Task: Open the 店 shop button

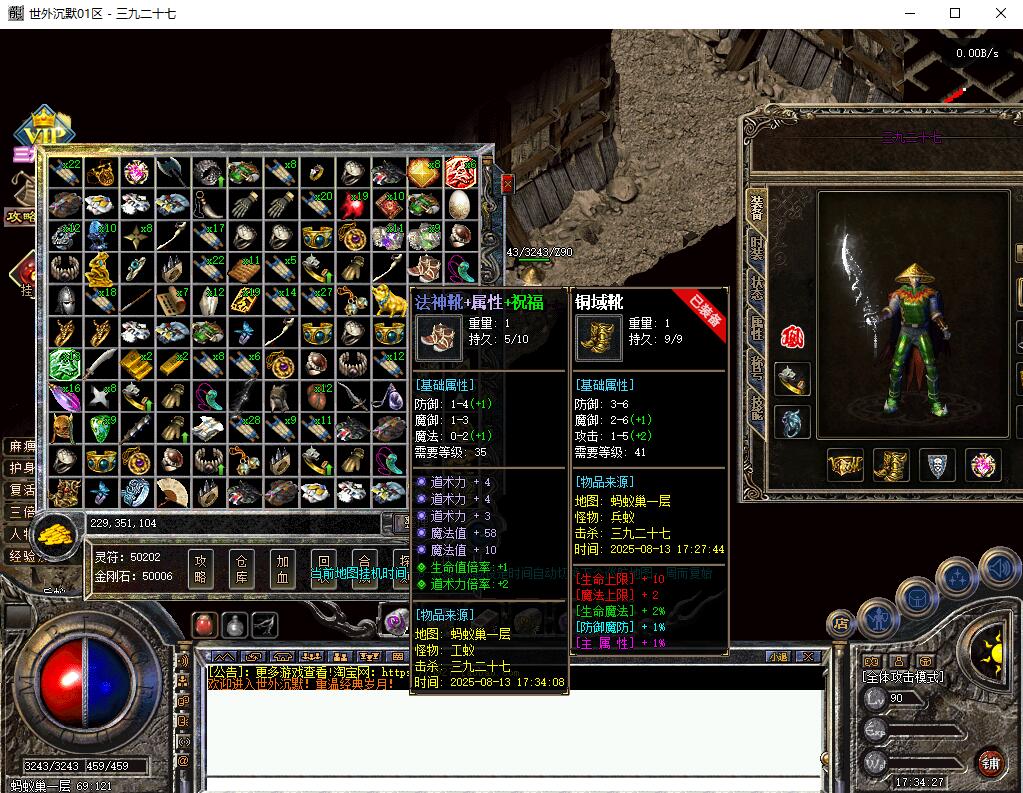Action: (841, 624)
